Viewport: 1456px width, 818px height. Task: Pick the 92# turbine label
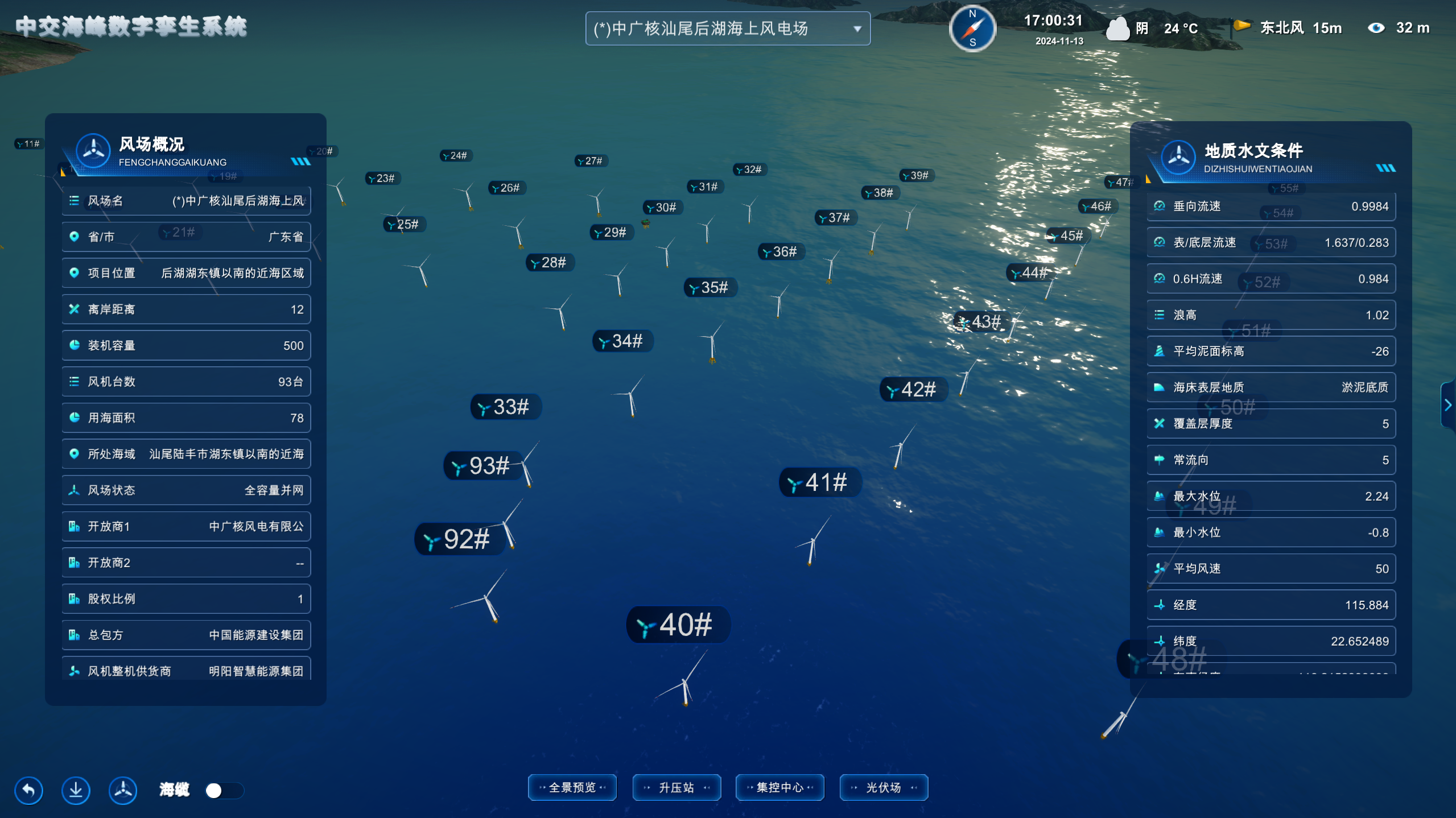click(460, 539)
